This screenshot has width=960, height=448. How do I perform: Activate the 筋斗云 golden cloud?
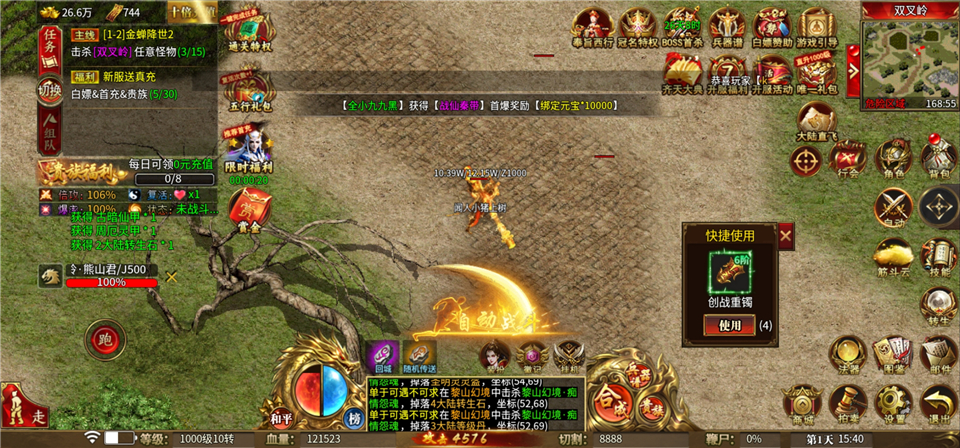point(893,256)
